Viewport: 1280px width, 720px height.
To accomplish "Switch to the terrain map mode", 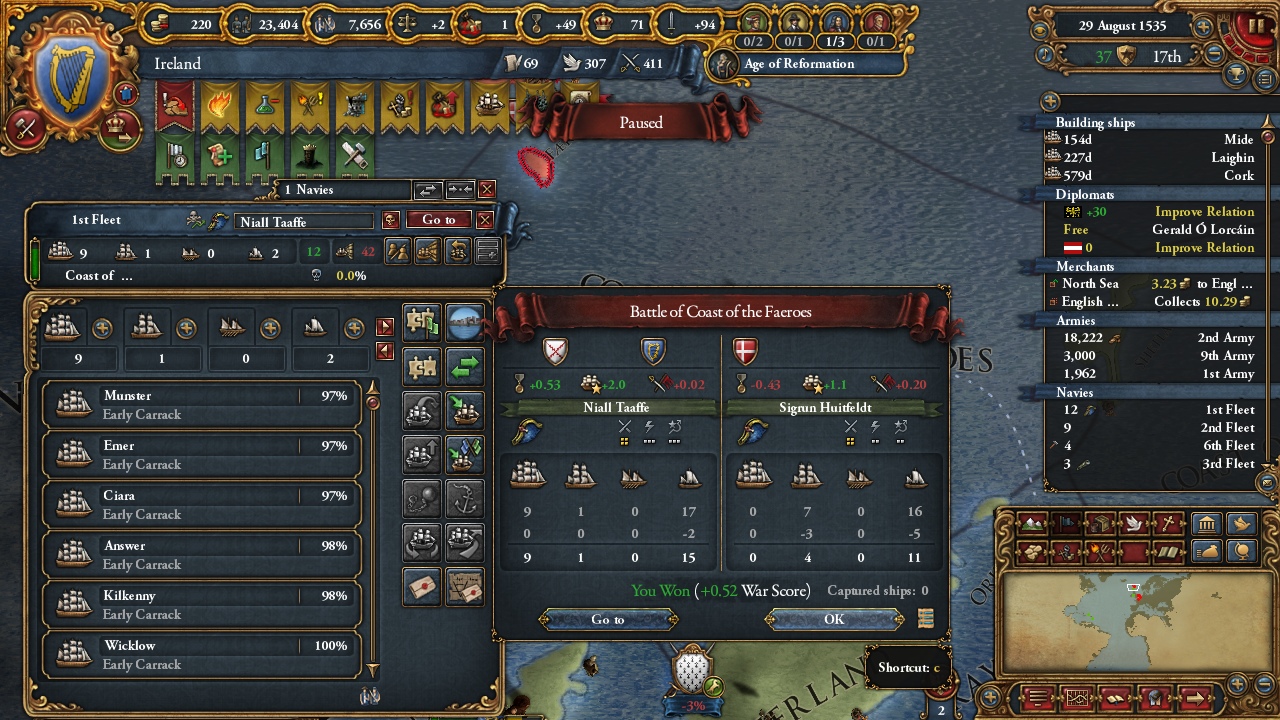I will 1032,524.
